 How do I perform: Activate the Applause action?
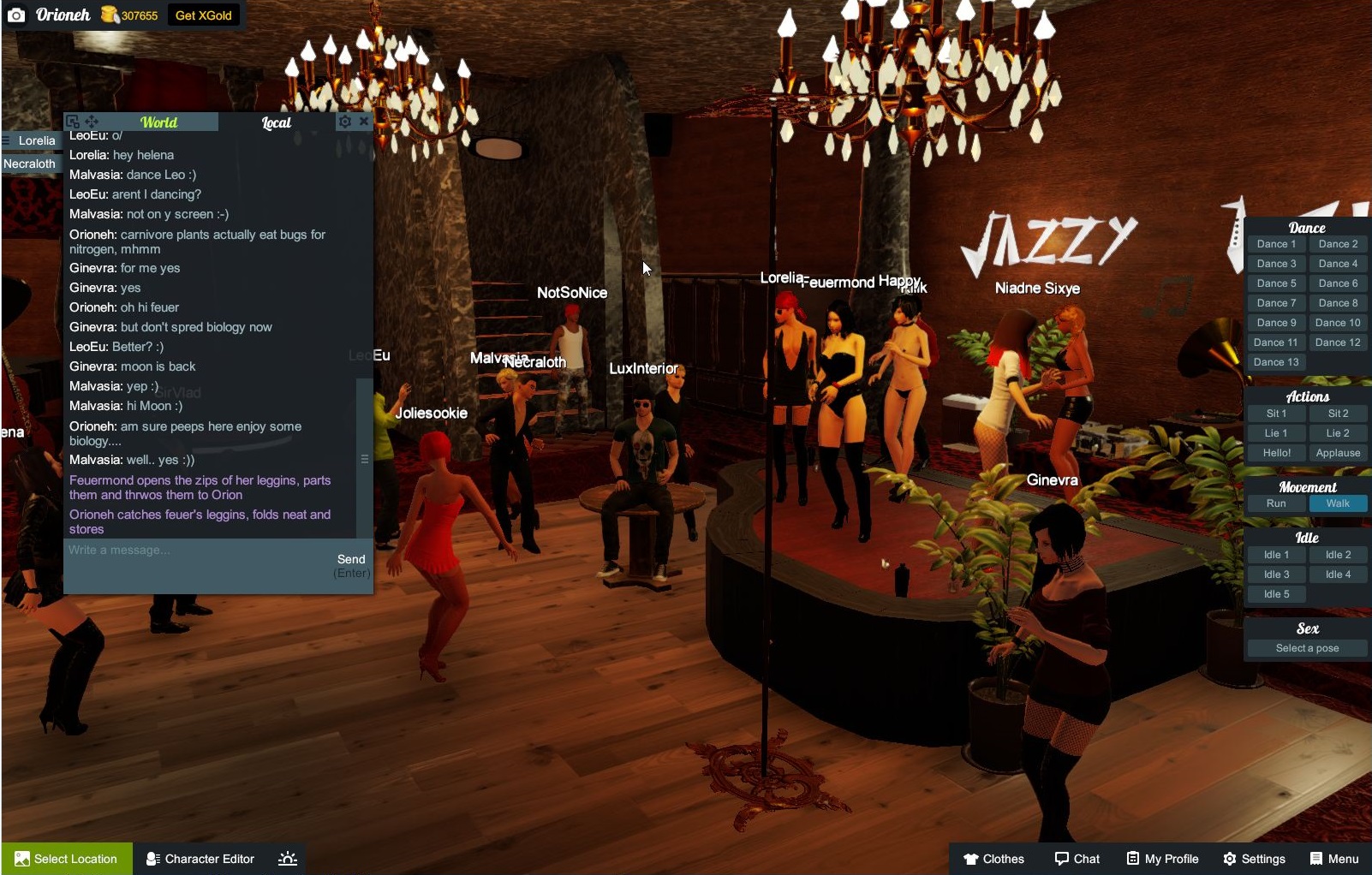1338,452
